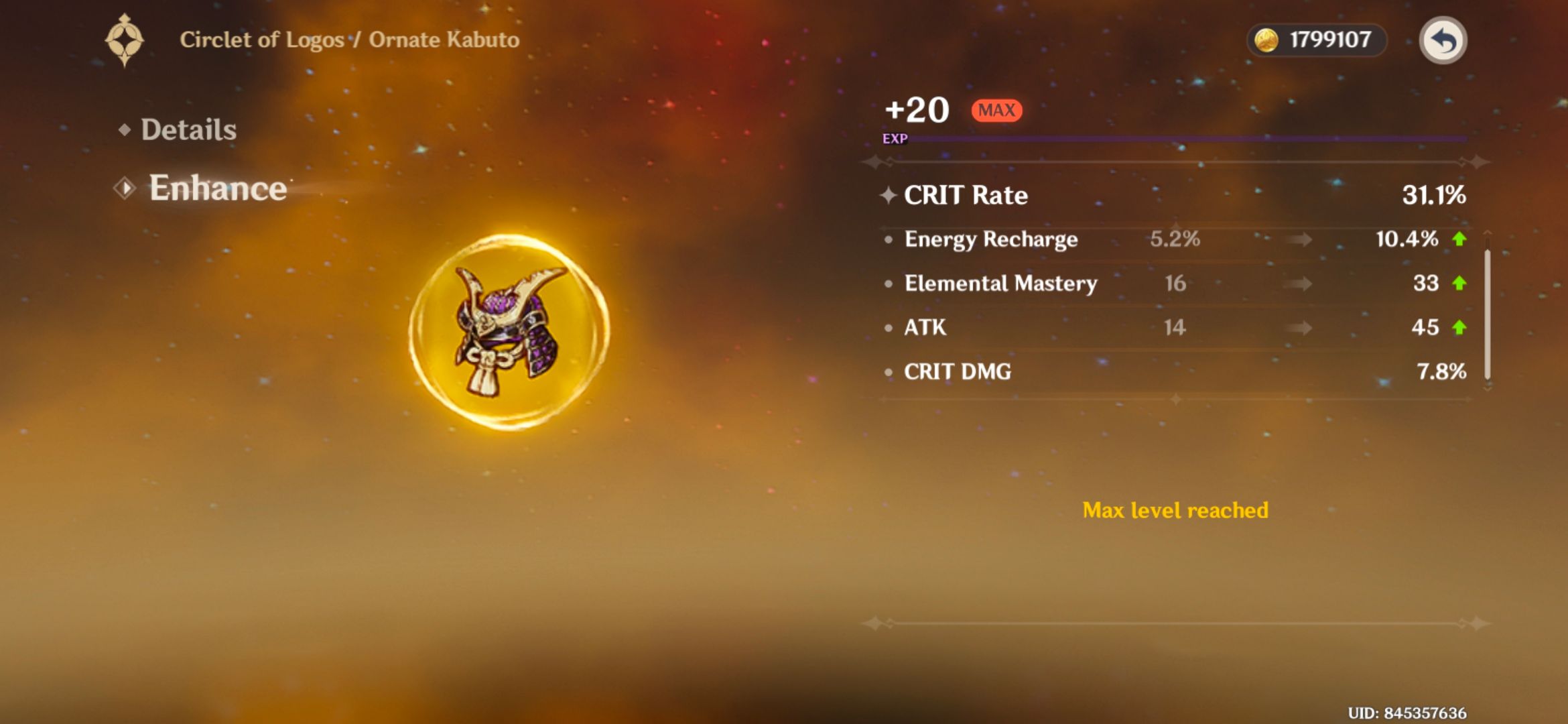Toggle the bullet beside Energy Recharge stat
The width and height of the screenshot is (1568, 724).
click(888, 239)
